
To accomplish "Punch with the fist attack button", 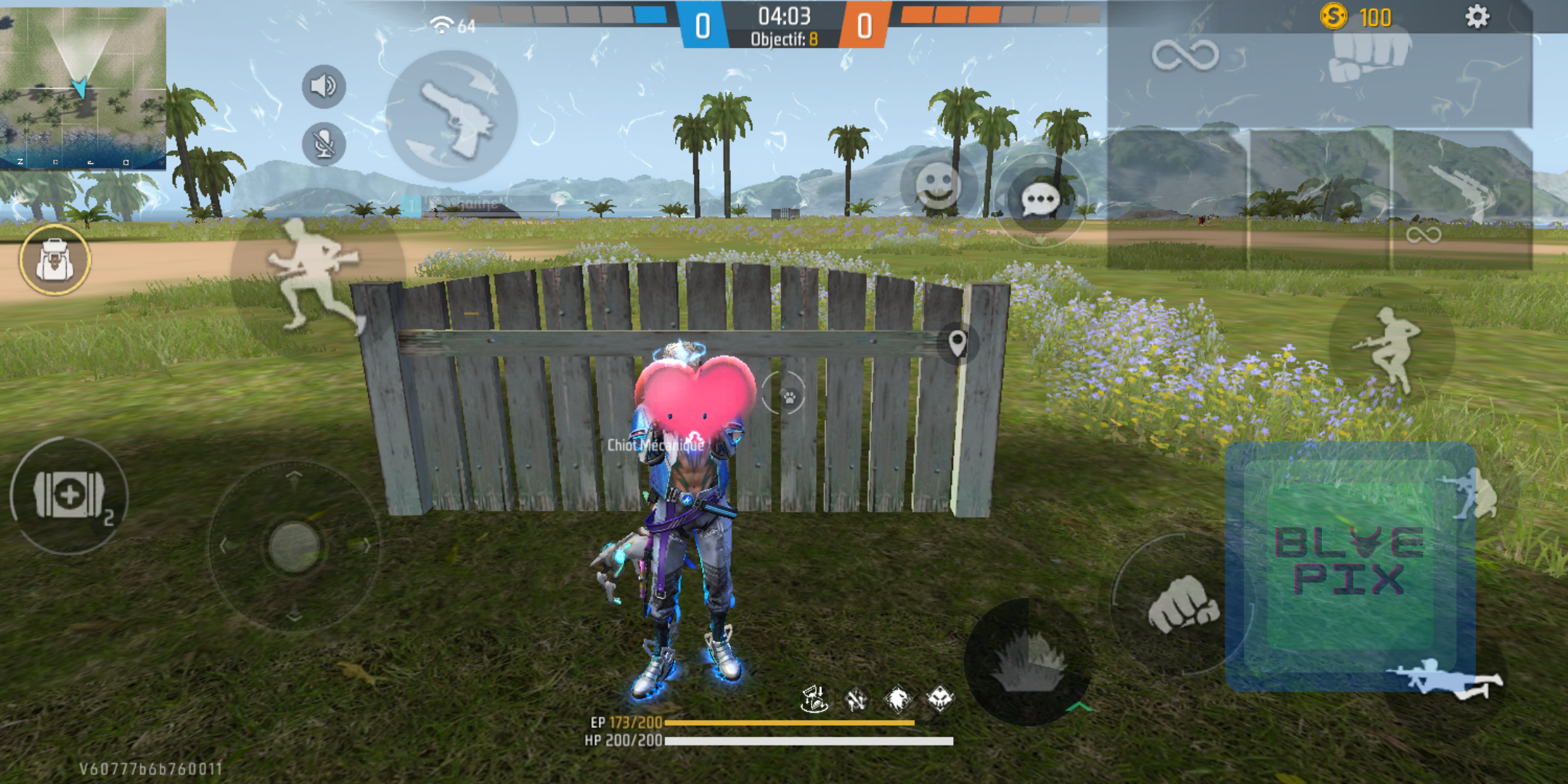I will (1182, 604).
